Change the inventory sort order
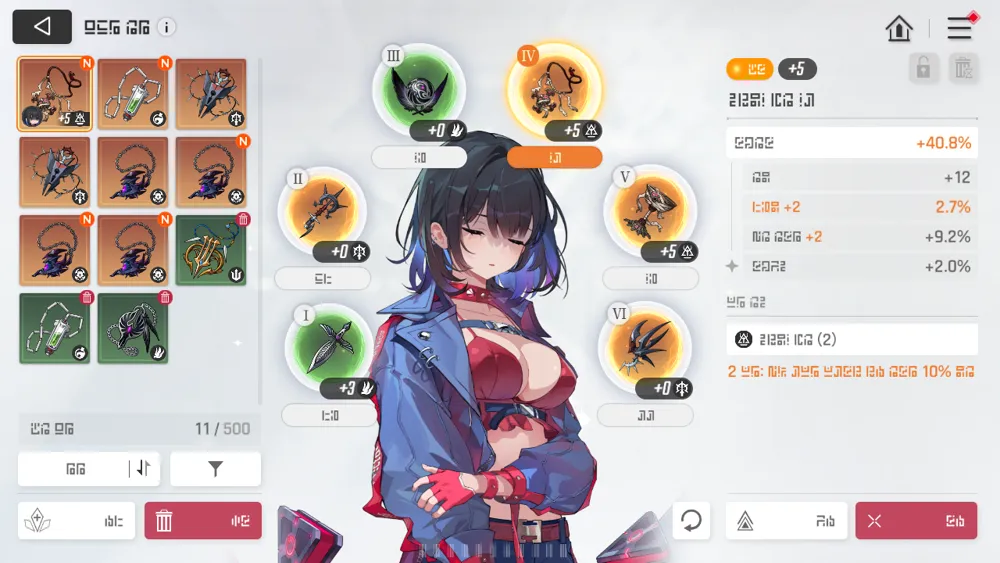The height and width of the screenshot is (563, 1000). [x=143, y=468]
